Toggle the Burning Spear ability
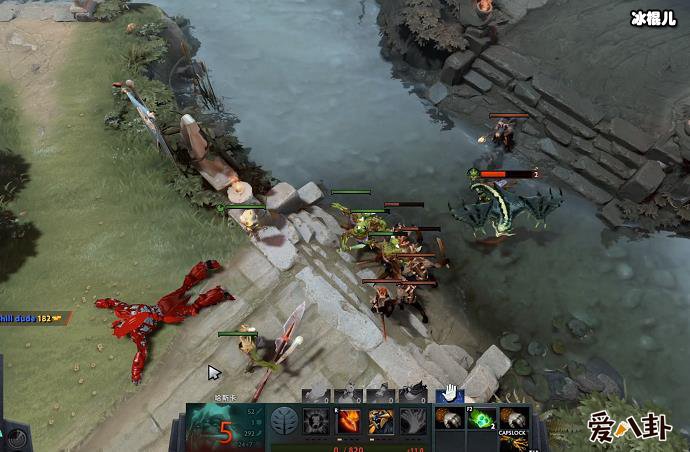 pyautogui.click(x=349, y=421)
